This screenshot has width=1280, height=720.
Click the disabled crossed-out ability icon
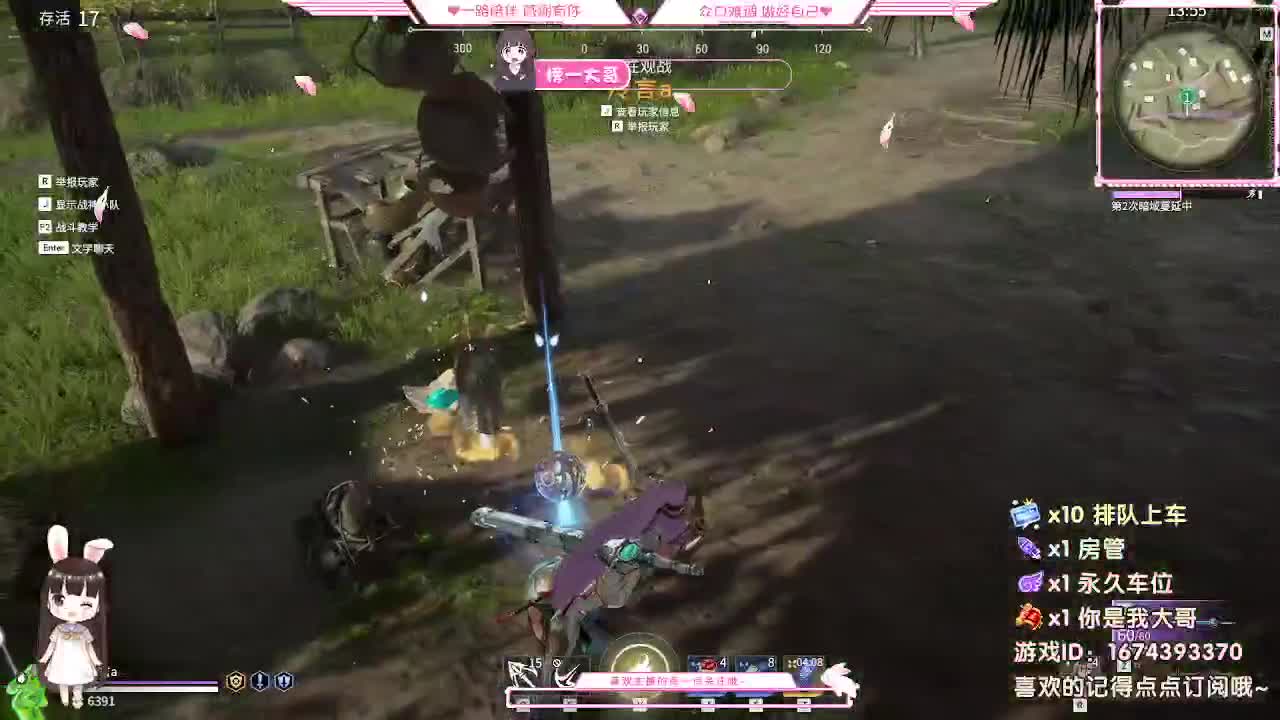pos(565,672)
